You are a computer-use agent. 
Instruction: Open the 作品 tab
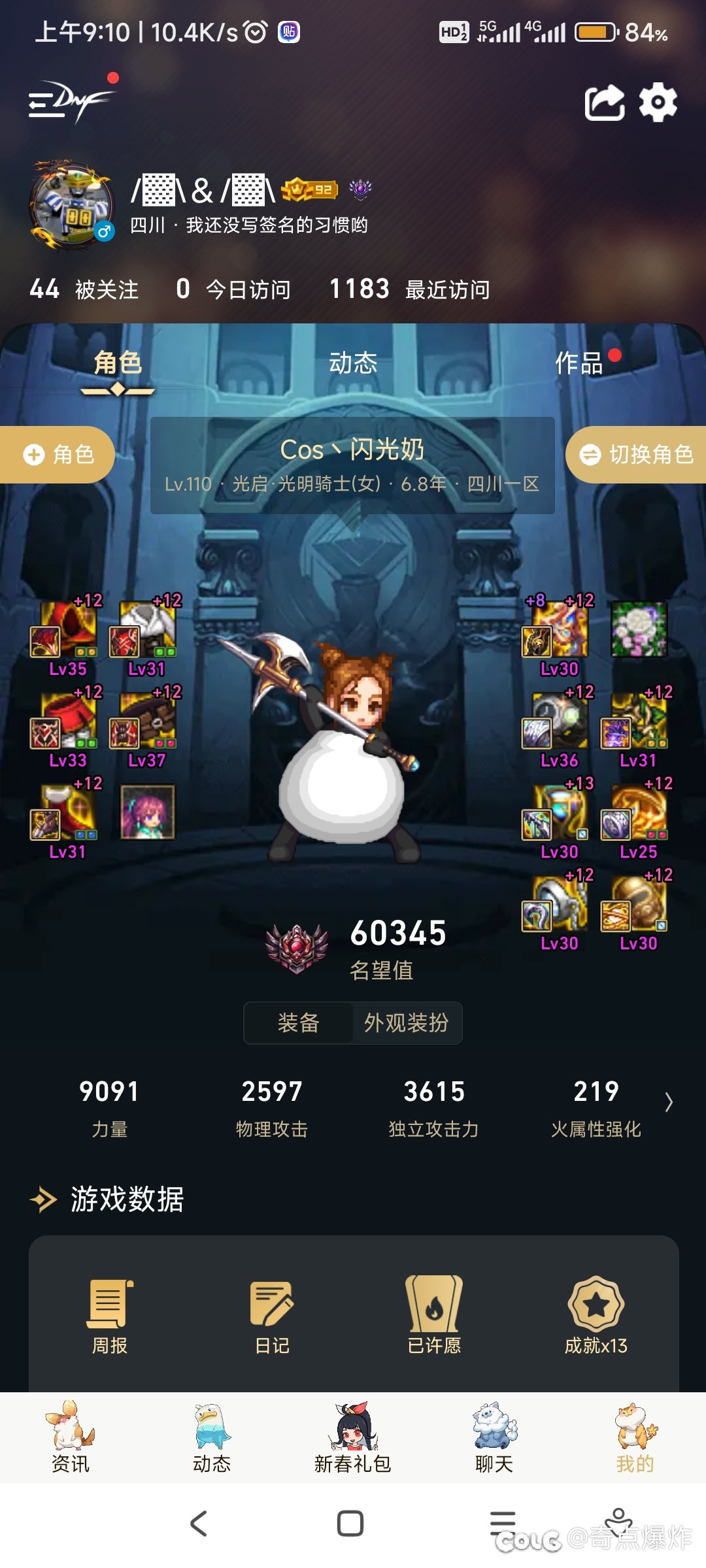click(x=579, y=363)
